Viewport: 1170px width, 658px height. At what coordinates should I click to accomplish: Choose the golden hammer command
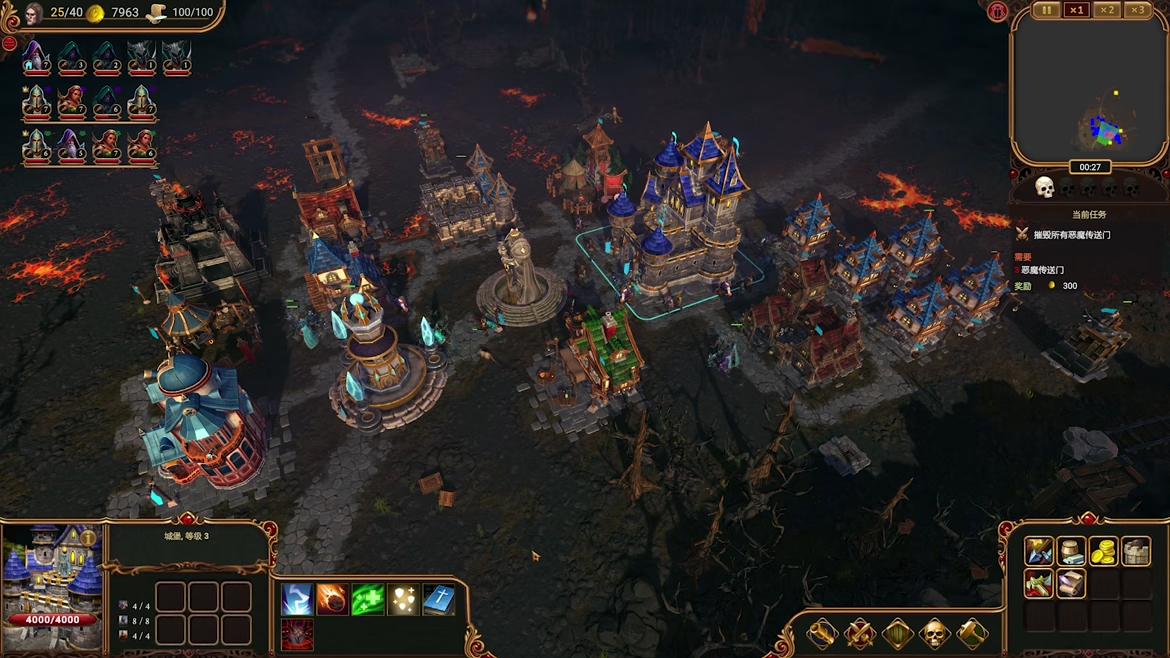tap(972, 633)
